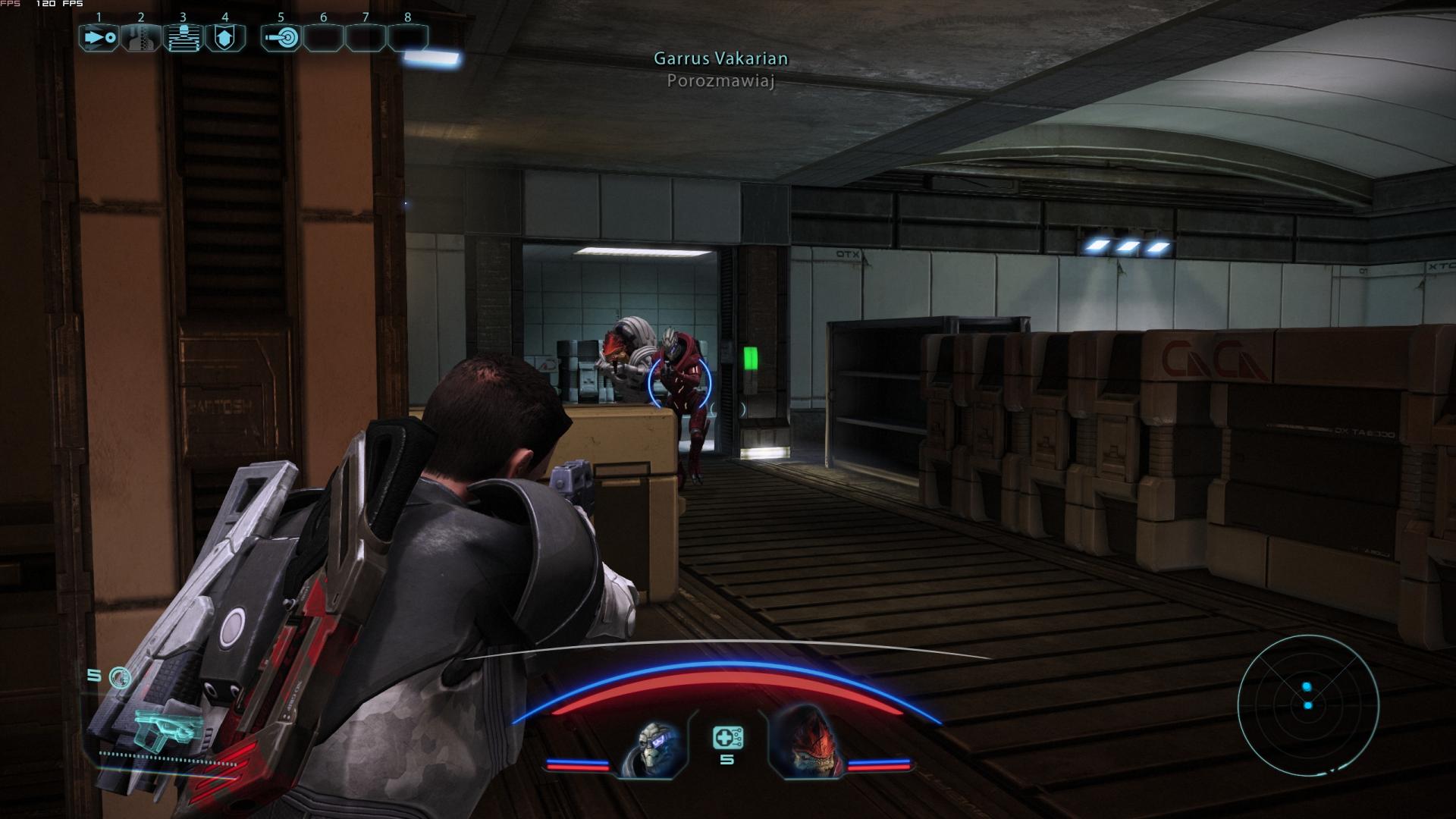This screenshot has height=819, width=1456.
Task: Toggle empty hotbar slot 7
Action: point(366,34)
